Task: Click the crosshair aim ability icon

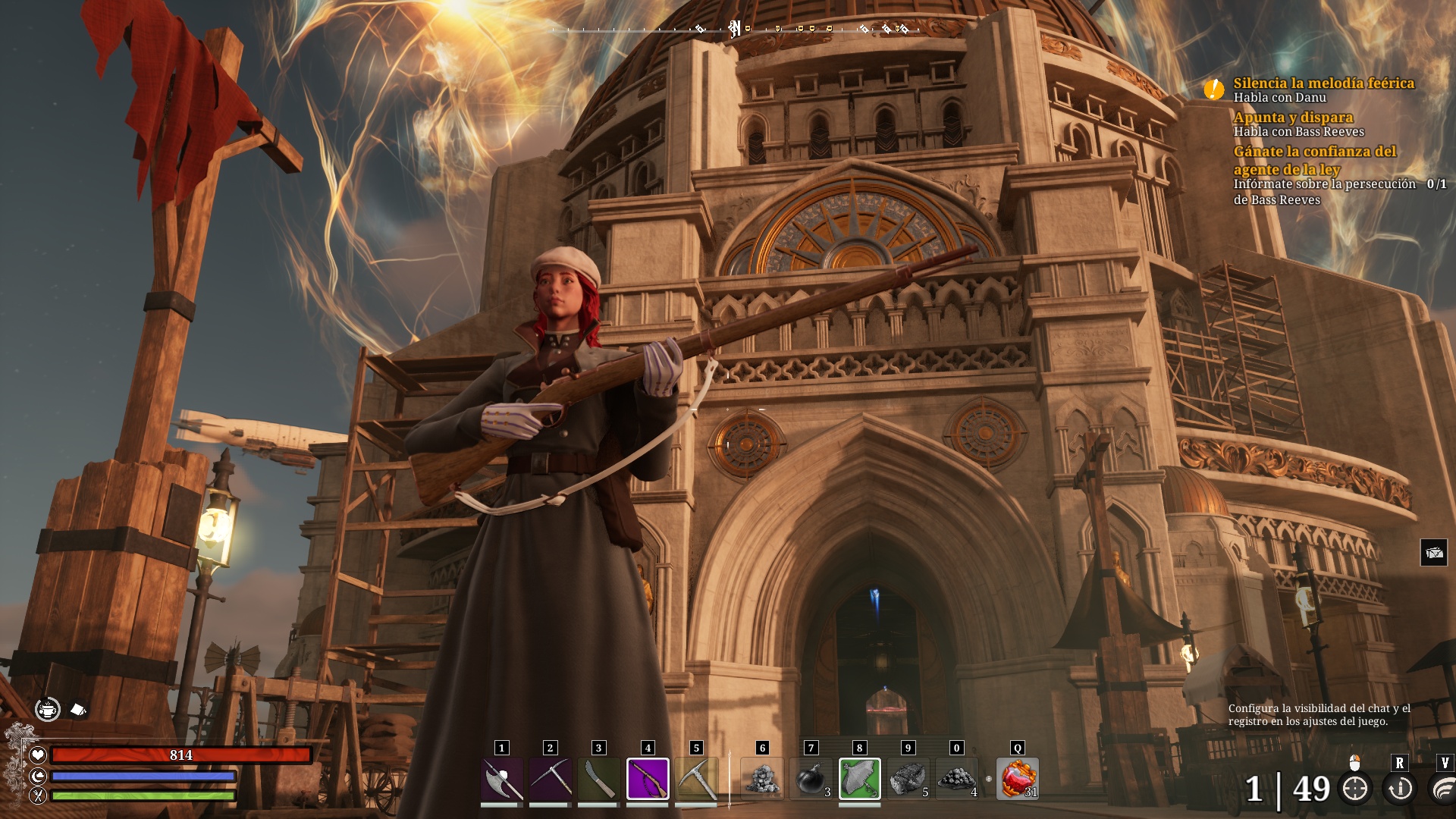Action: point(1355,789)
